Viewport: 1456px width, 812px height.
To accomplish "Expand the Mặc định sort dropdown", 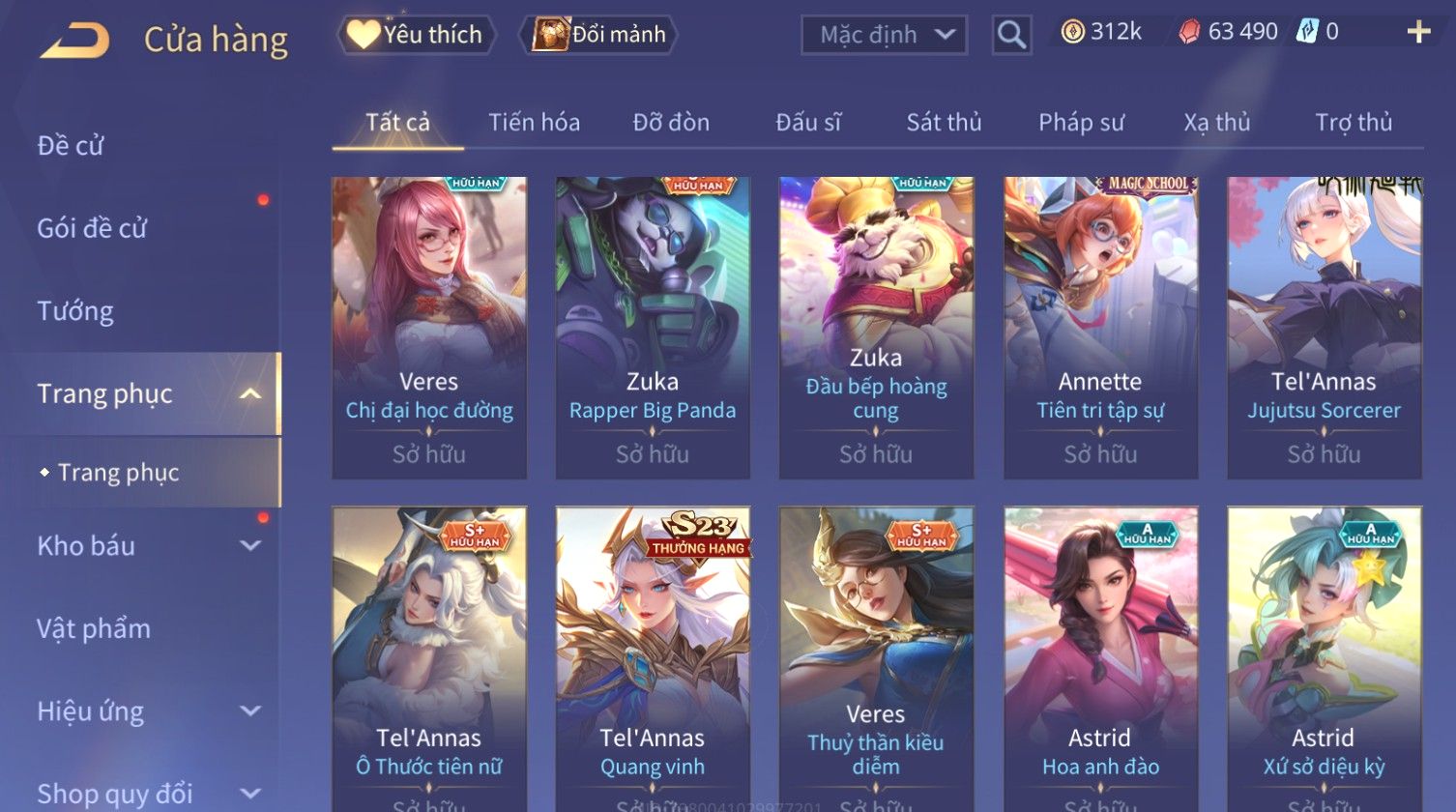I will pos(884,36).
